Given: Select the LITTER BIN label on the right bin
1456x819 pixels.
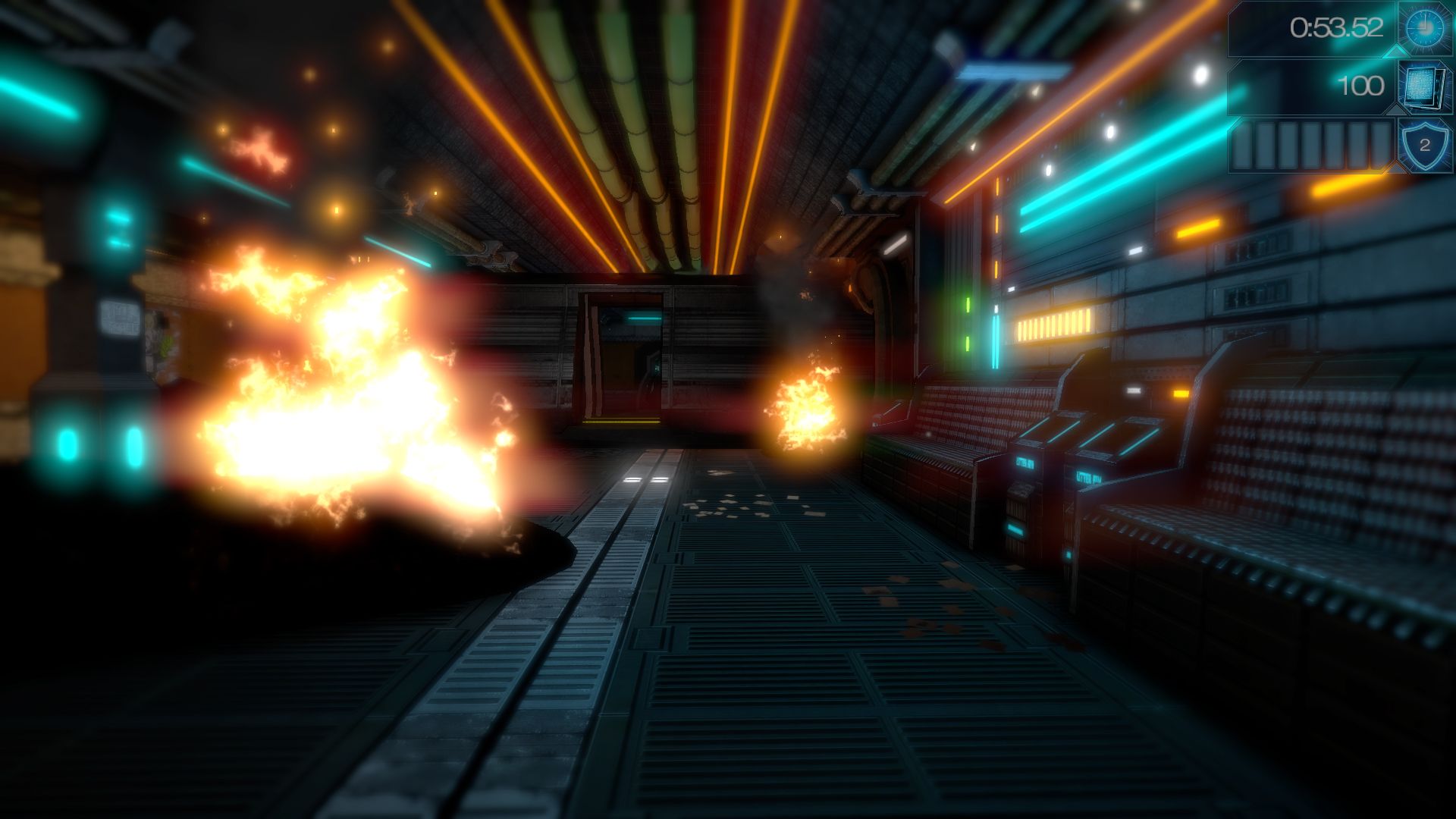Looking at the screenshot, I should tap(1088, 478).
